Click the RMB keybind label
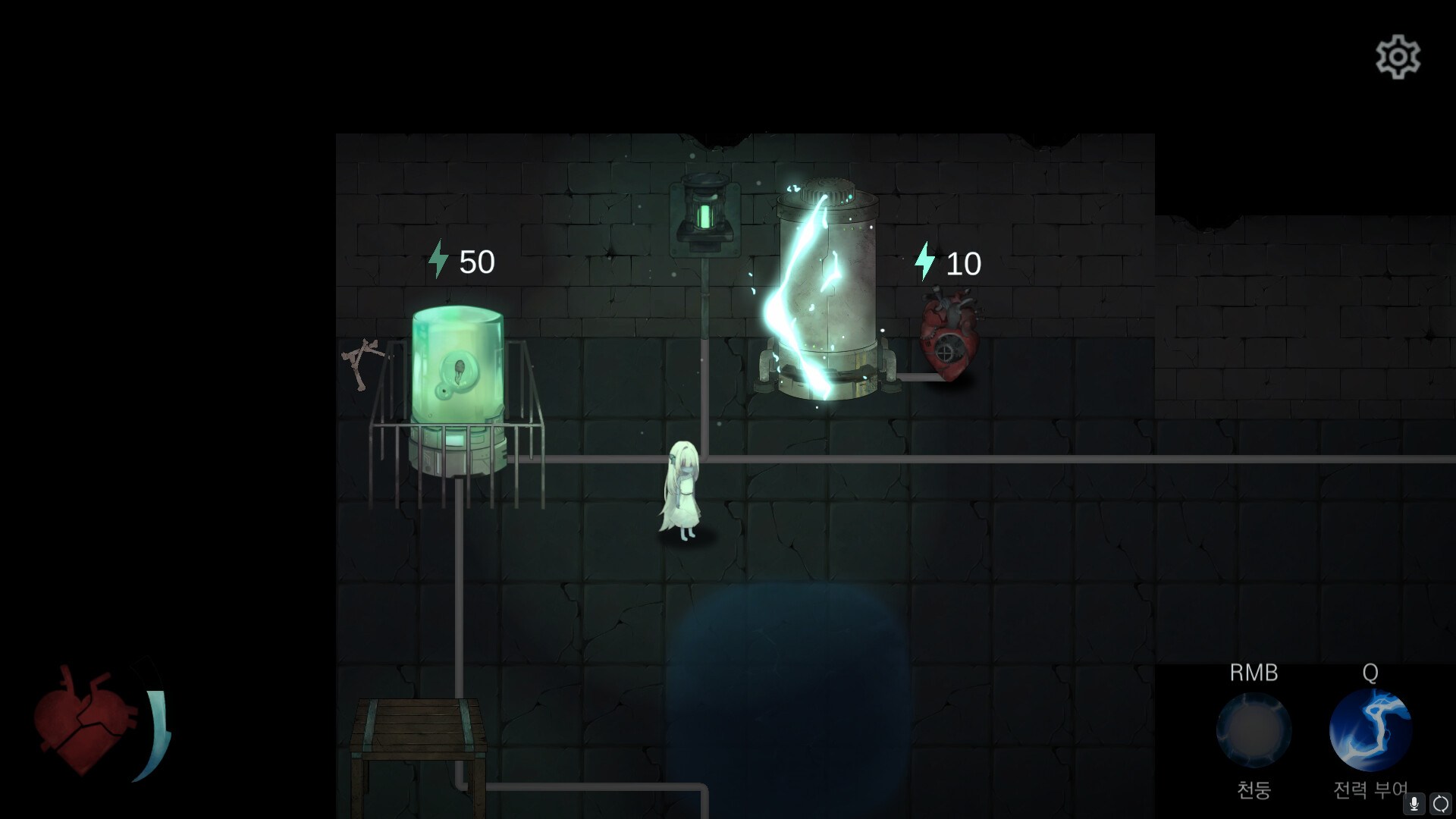1456x819 pixels. (1253, 673)
